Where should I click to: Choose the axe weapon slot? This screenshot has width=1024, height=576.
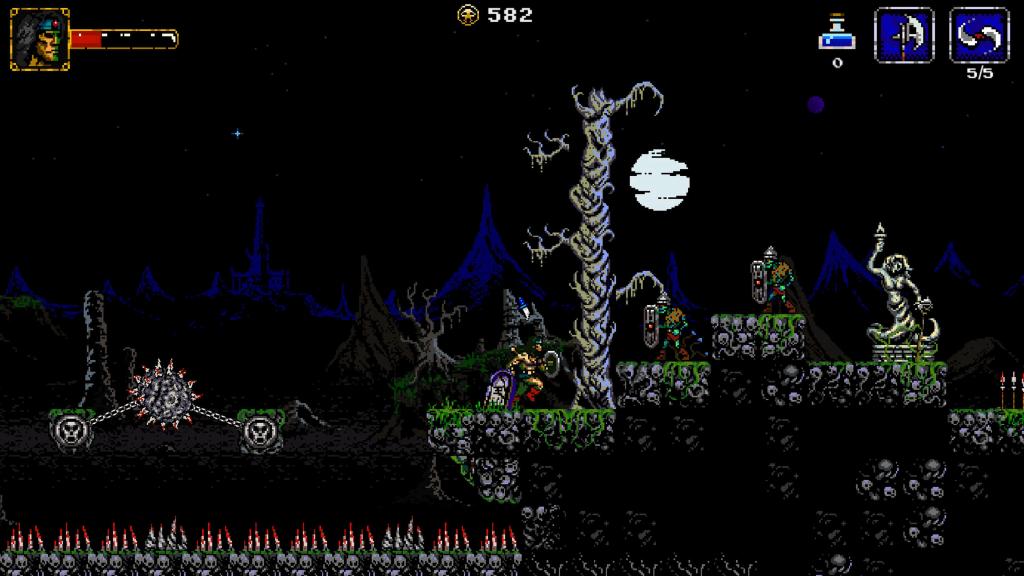904,36
